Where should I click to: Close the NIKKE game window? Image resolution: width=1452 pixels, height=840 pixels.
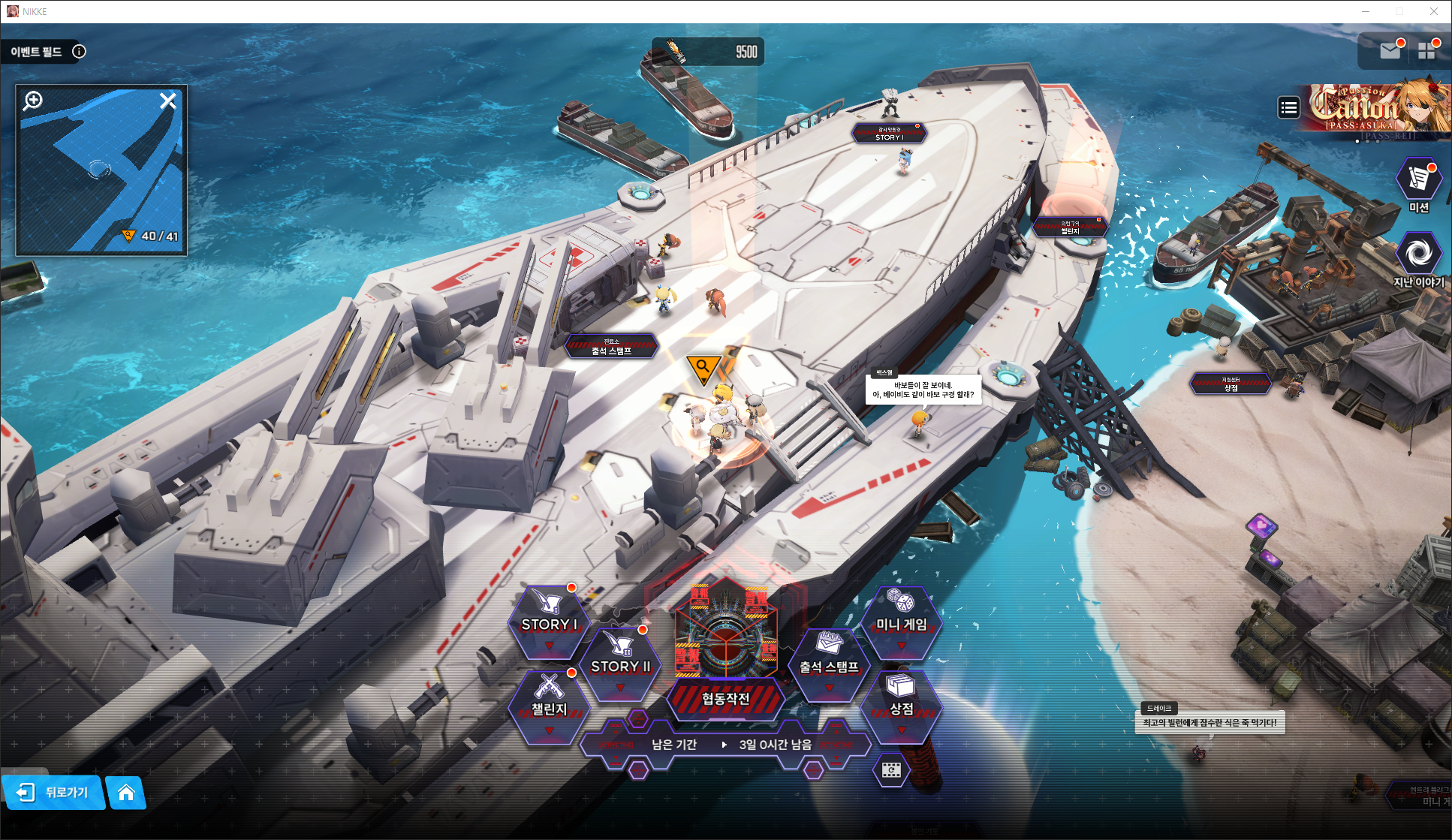click(x=1434, y=11)
